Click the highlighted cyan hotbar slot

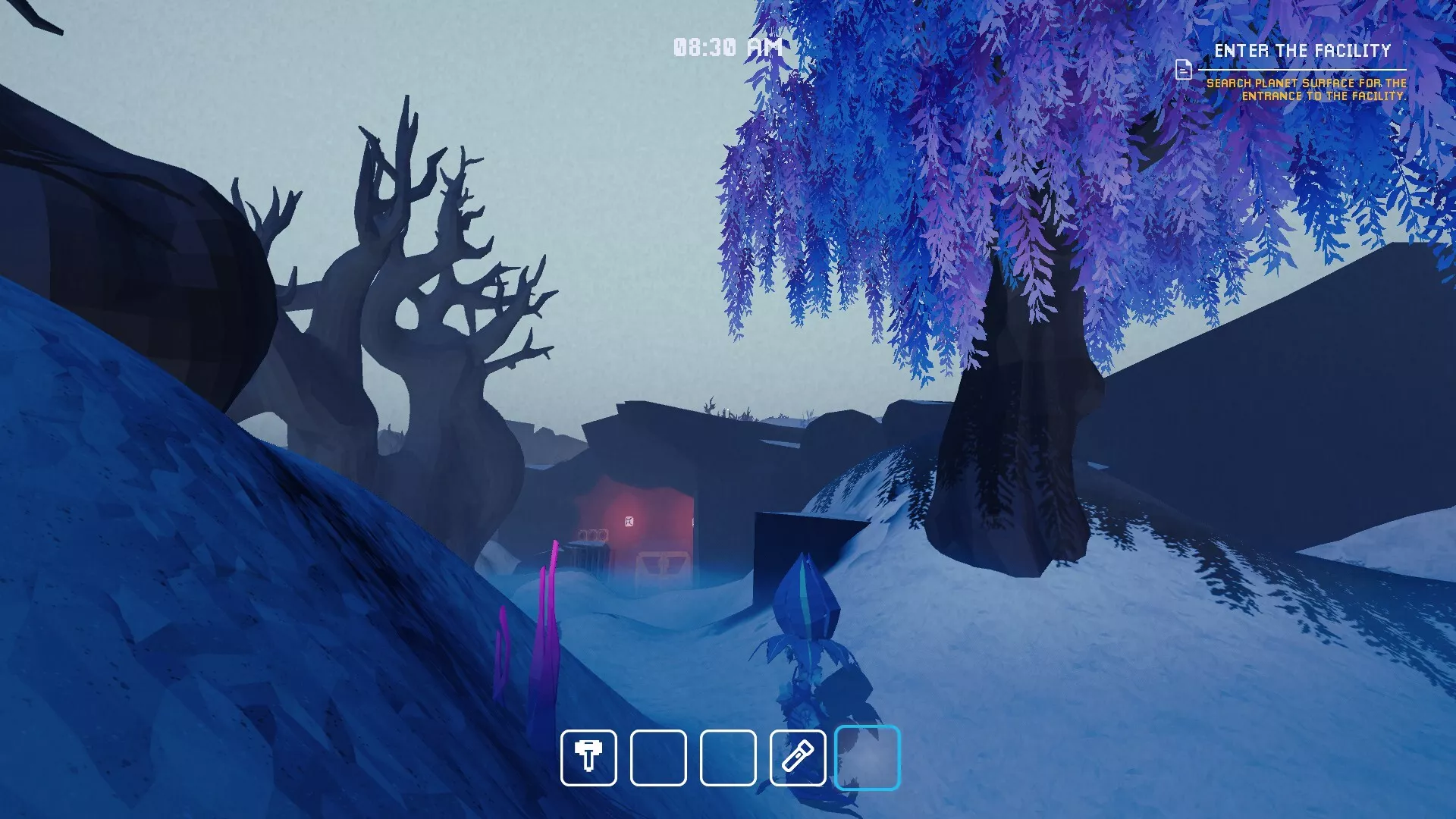coord(867,758)
